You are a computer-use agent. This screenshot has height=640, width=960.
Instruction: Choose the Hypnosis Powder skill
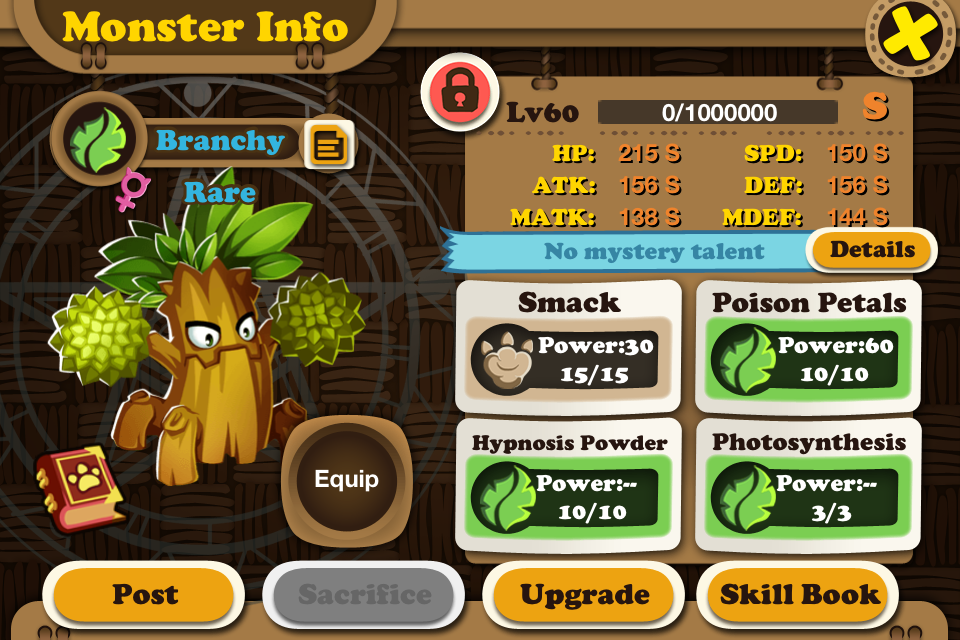point(569,485)
